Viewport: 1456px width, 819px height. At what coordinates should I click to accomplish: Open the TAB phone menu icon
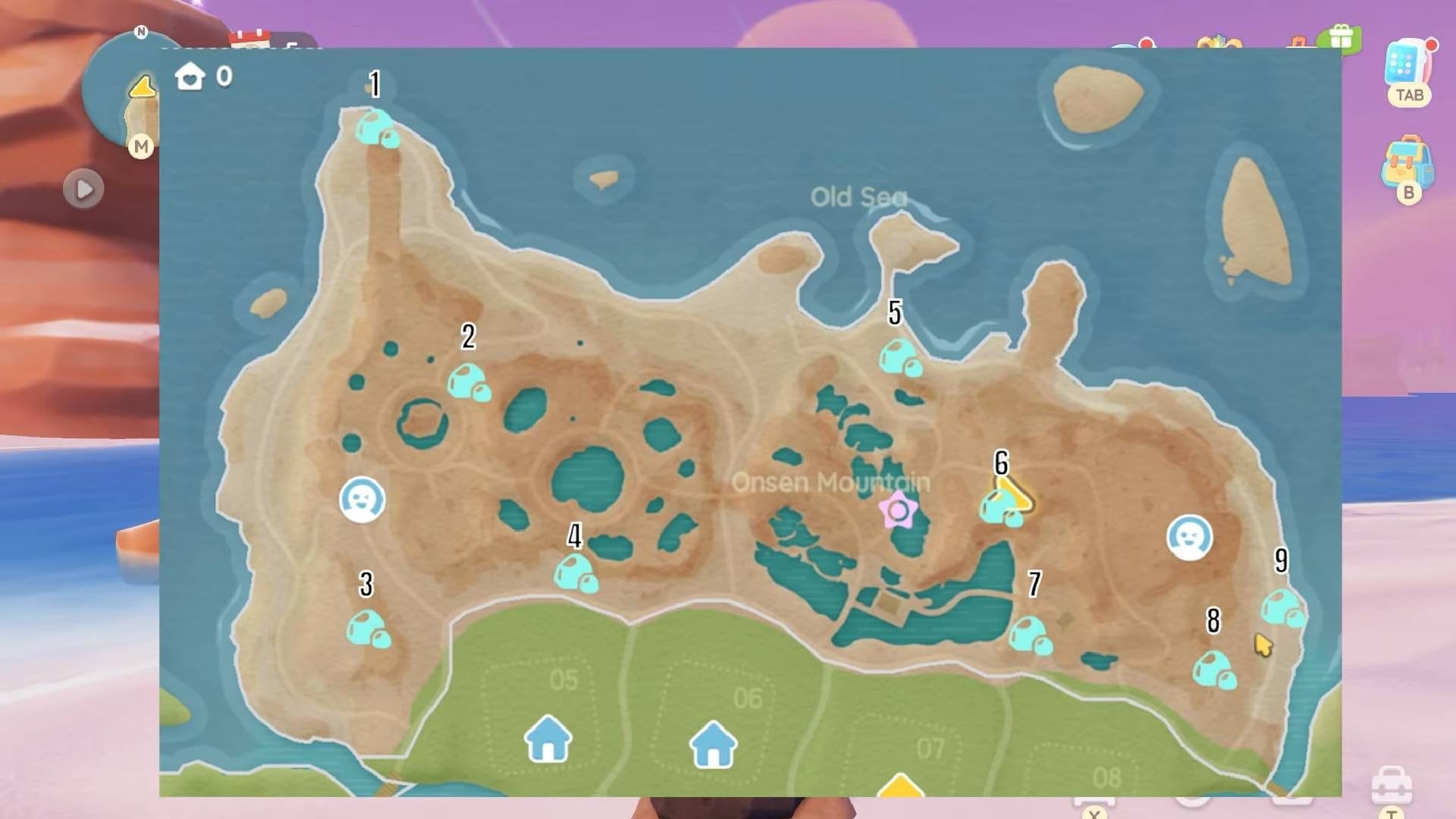point(1408,65)
